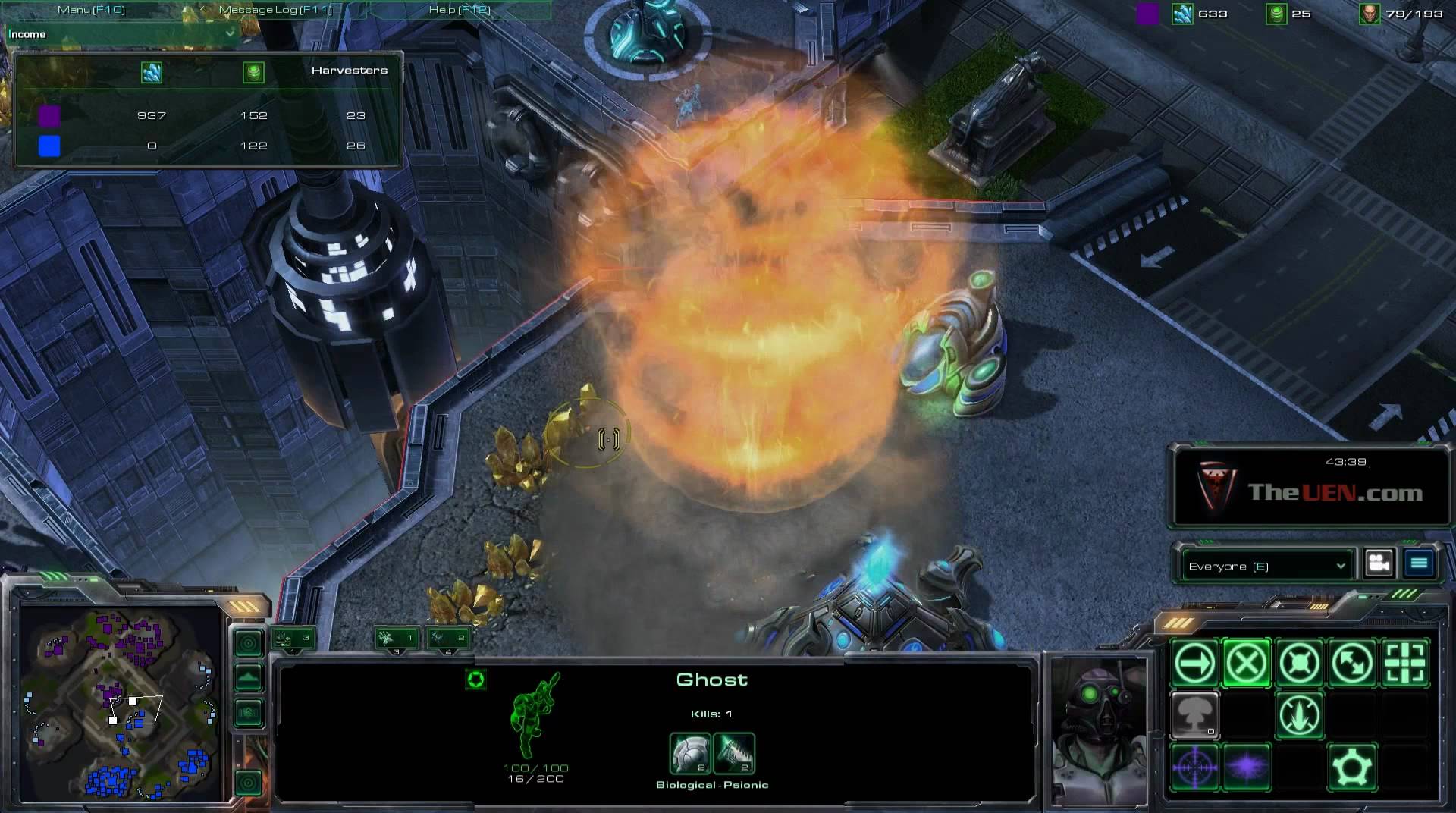This screenshot has height=813, width=1456.
Task: Select the Tac Nuke Strike ability
Action: (x=1195, y=715)
